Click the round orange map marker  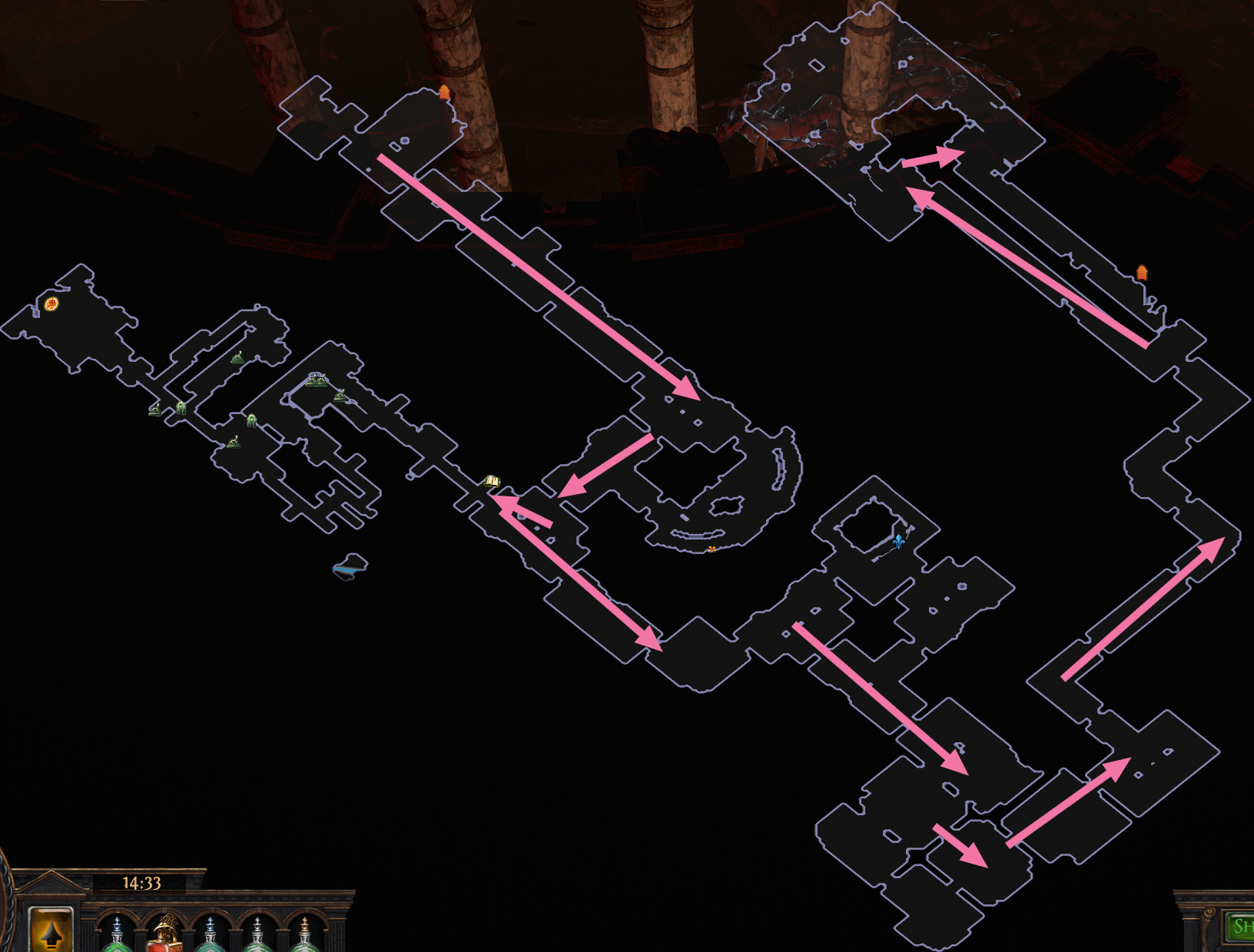pos(51,304)
